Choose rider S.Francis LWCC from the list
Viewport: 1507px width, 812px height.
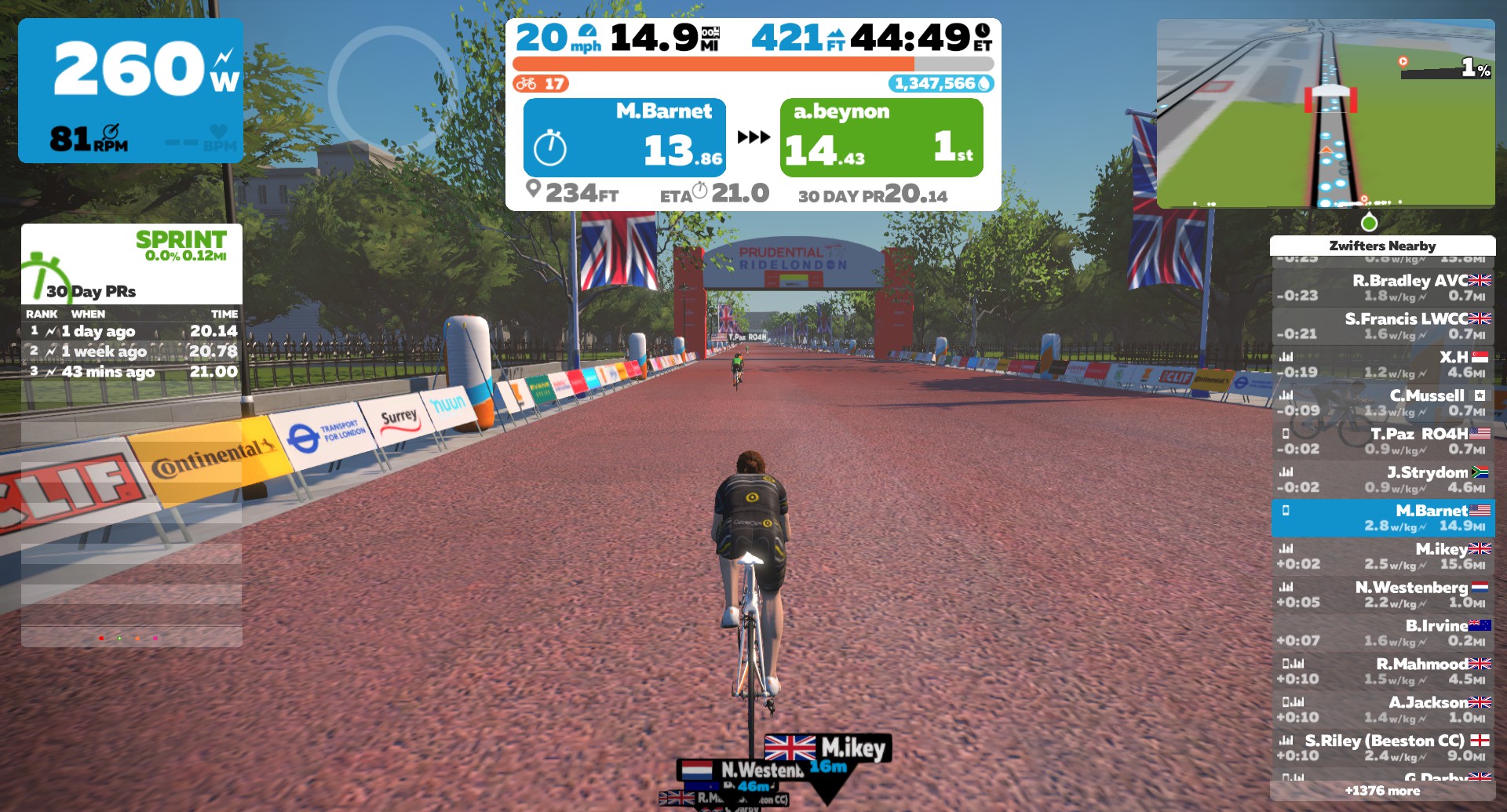click(x=1383, y=326)
